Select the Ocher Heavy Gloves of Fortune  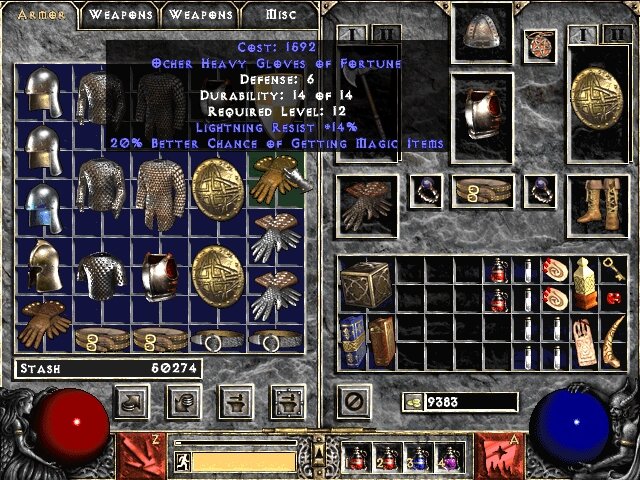tap(274, 177)
